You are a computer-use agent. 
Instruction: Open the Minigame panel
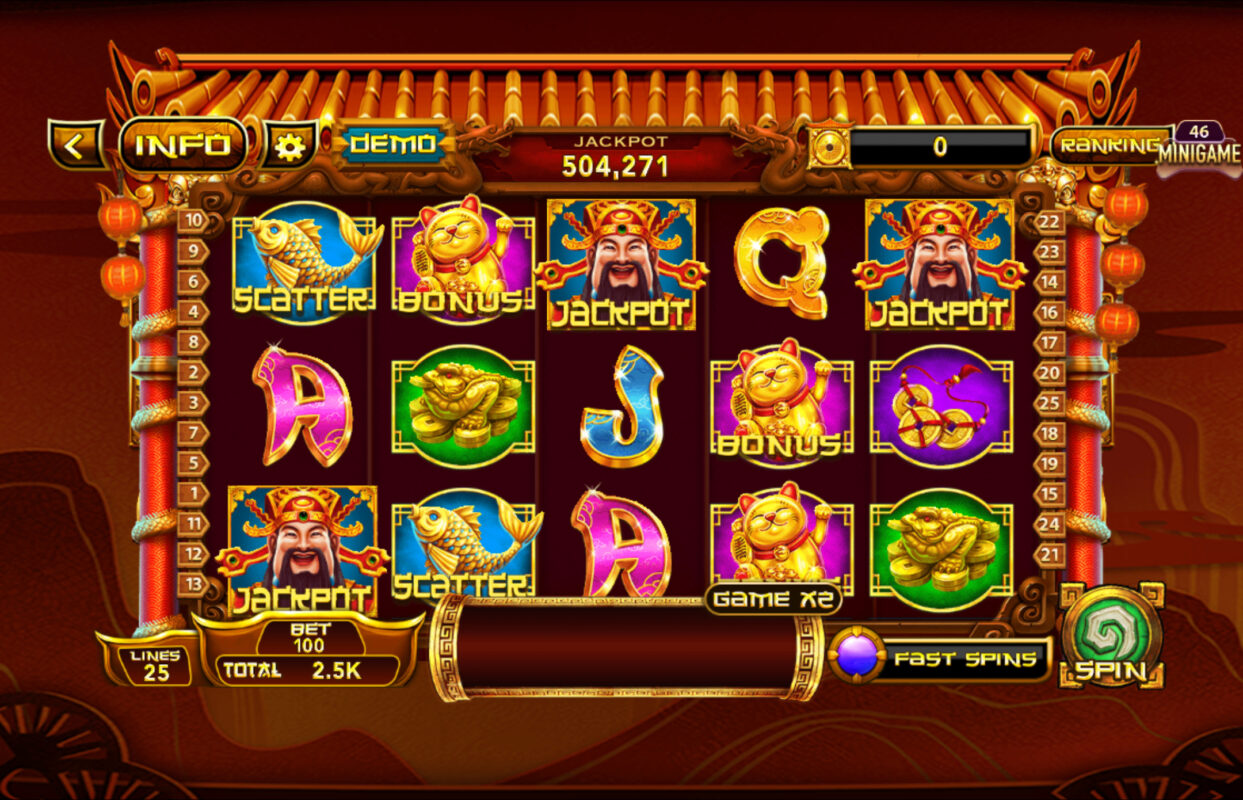pyautogui.click(x=1199, y=149)
